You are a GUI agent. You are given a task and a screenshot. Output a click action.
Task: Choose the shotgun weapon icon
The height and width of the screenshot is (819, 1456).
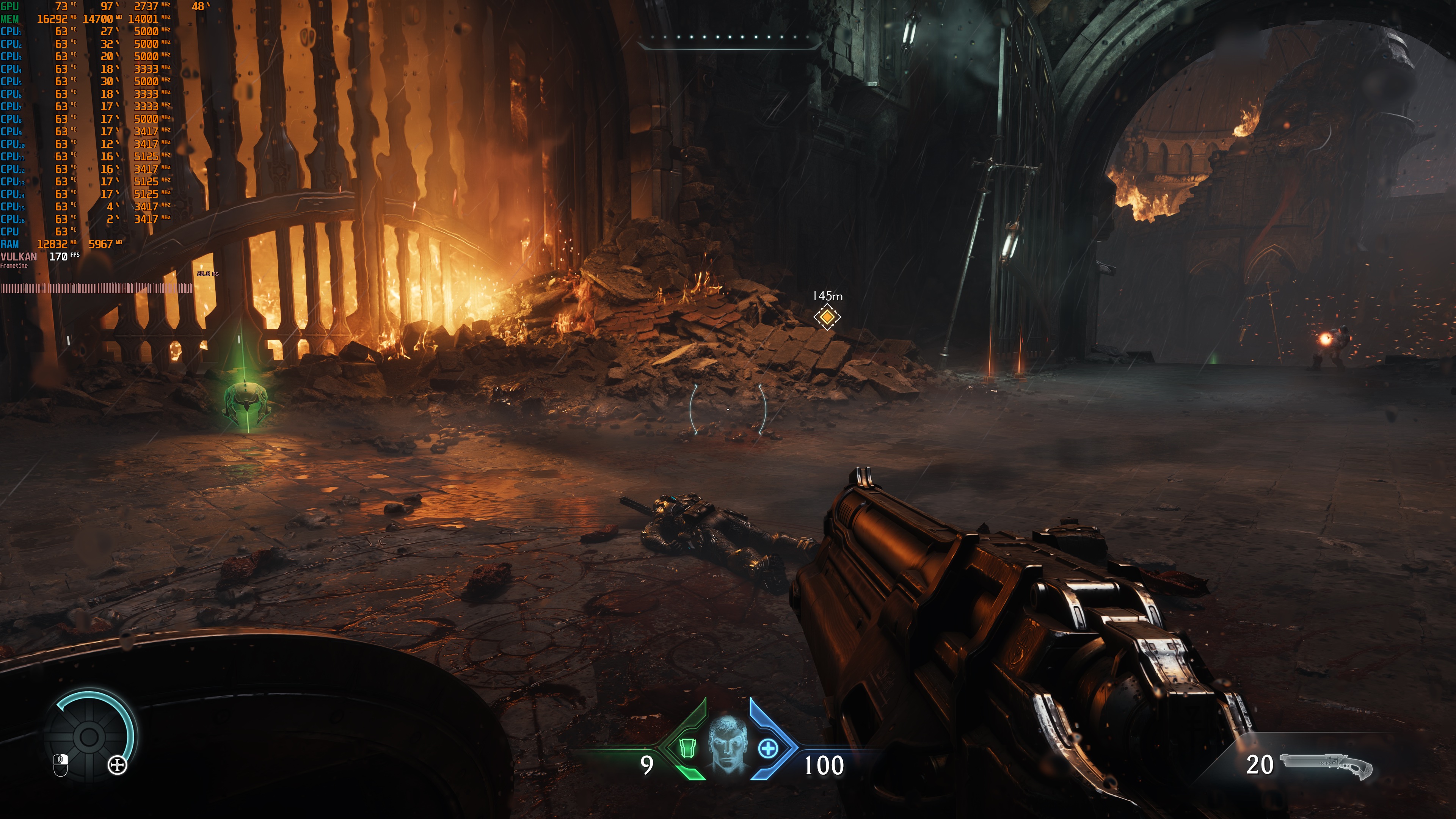(x=1326, y=765)
